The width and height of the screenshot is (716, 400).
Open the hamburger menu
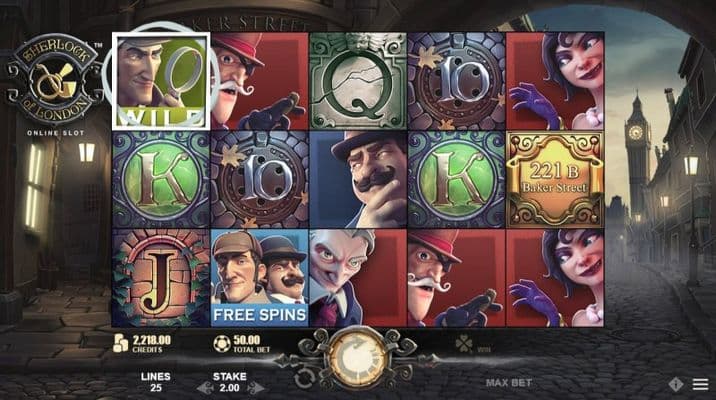pos(699,384)
